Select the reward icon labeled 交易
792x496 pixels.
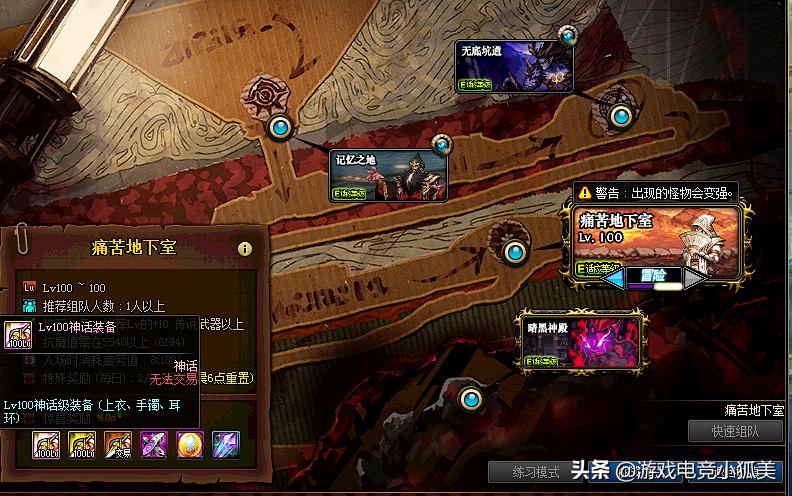tap(118, 445)
